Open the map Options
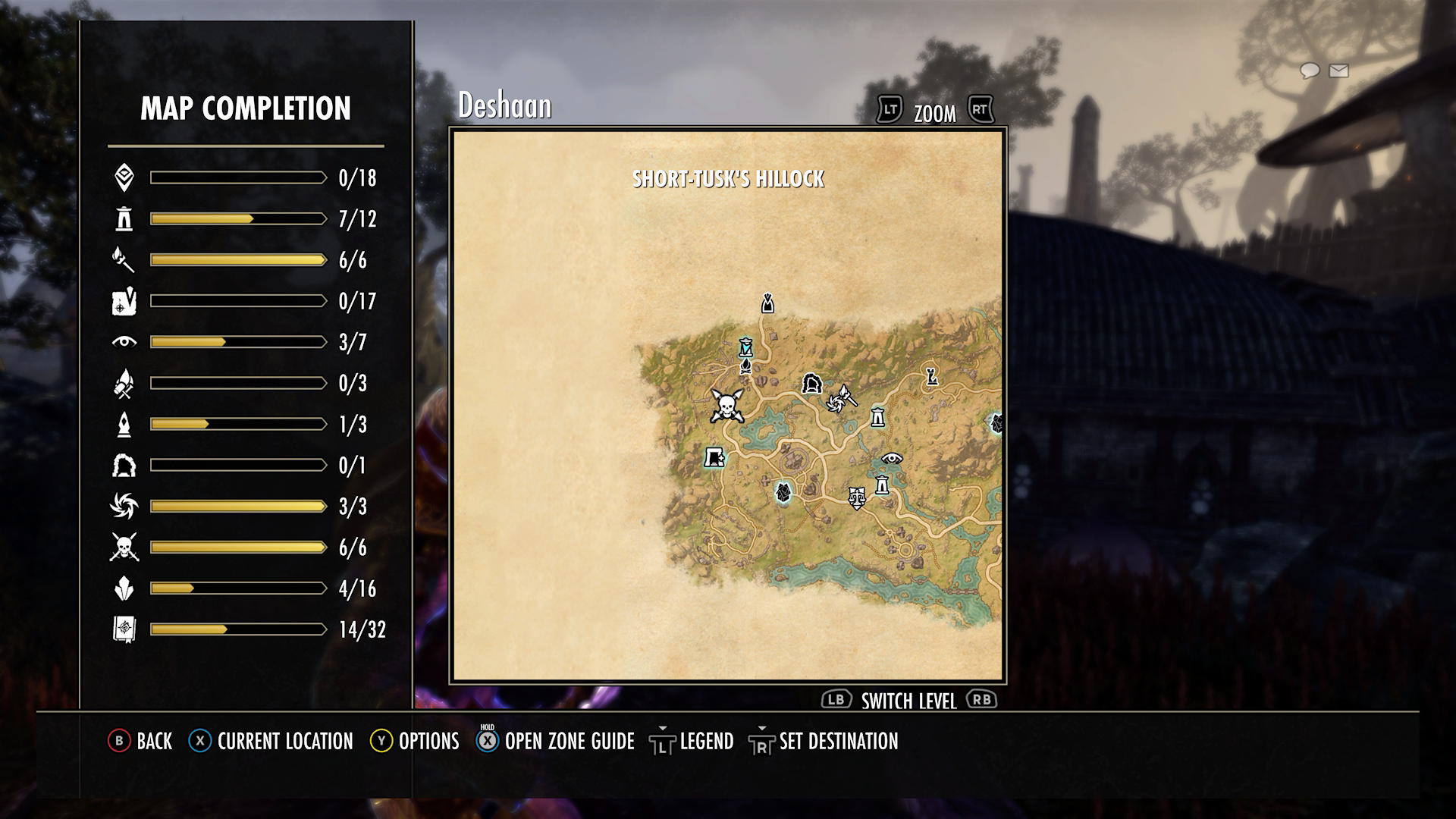1456x819 pixels. 415,741
